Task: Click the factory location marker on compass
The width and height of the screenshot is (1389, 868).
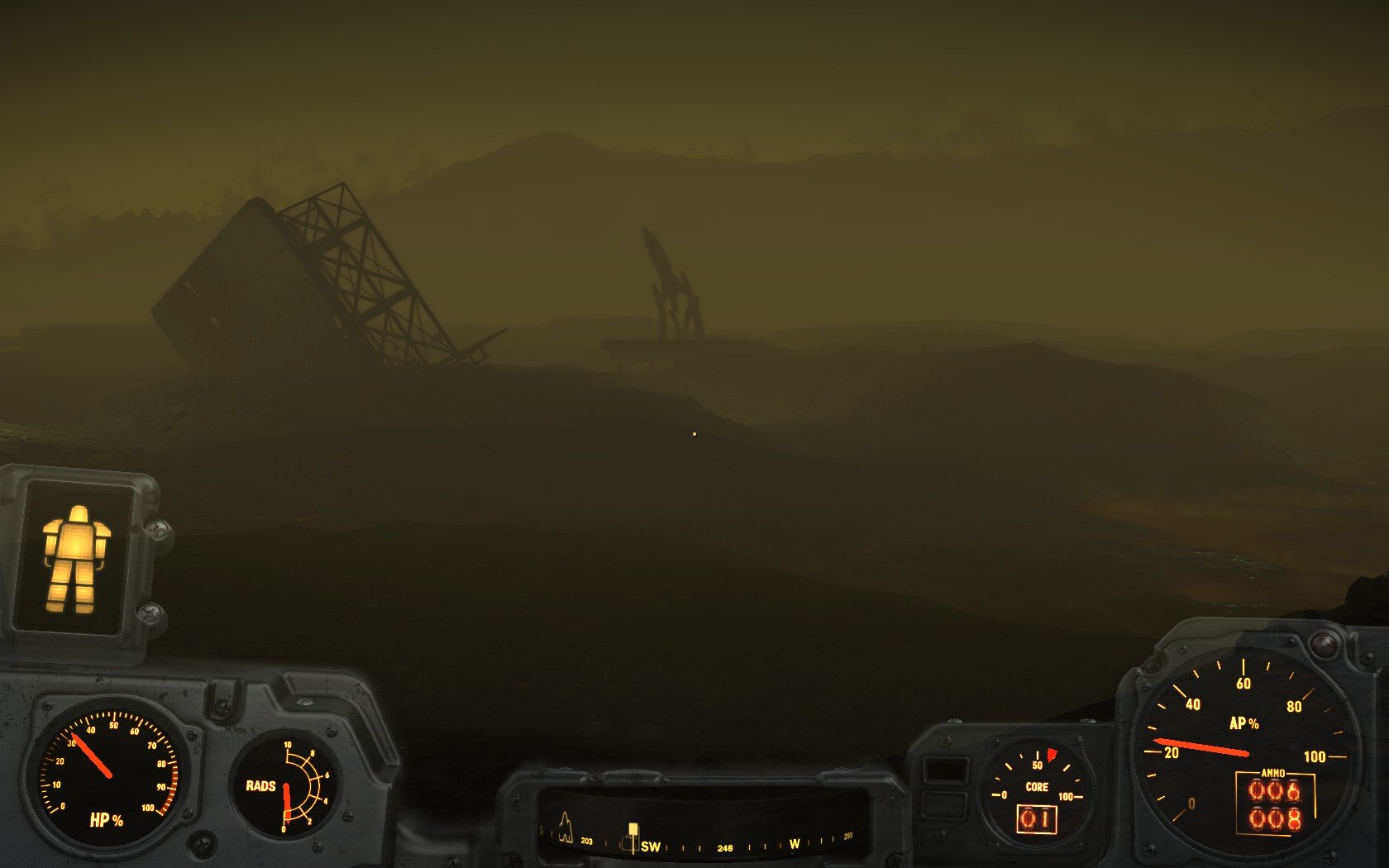Action: [x=626, y=844]
